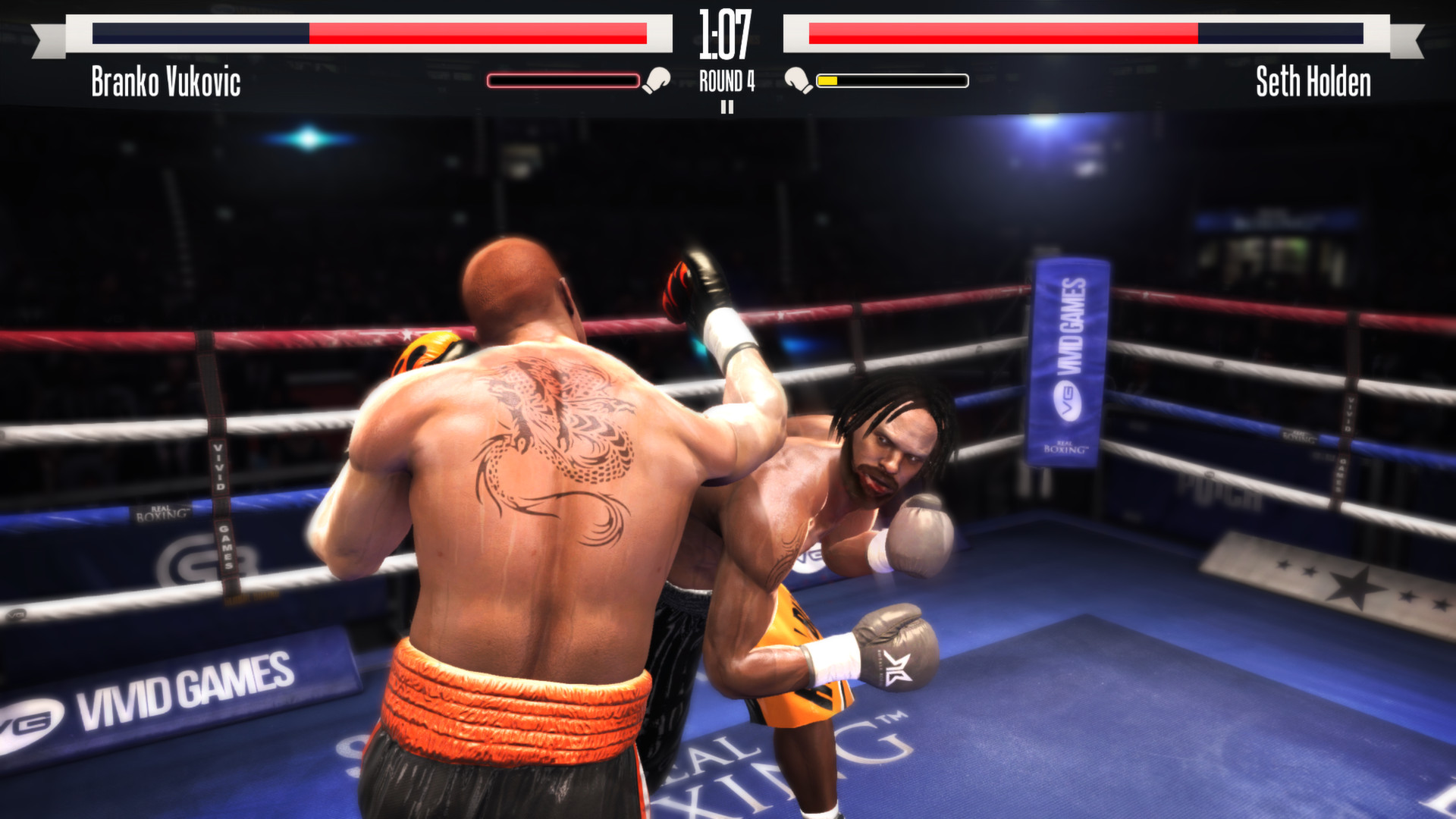Expand Seth Holden's health bar details
This screenshot has height=819, width=1456.
pyautogui.click(x=1086, y=33)
